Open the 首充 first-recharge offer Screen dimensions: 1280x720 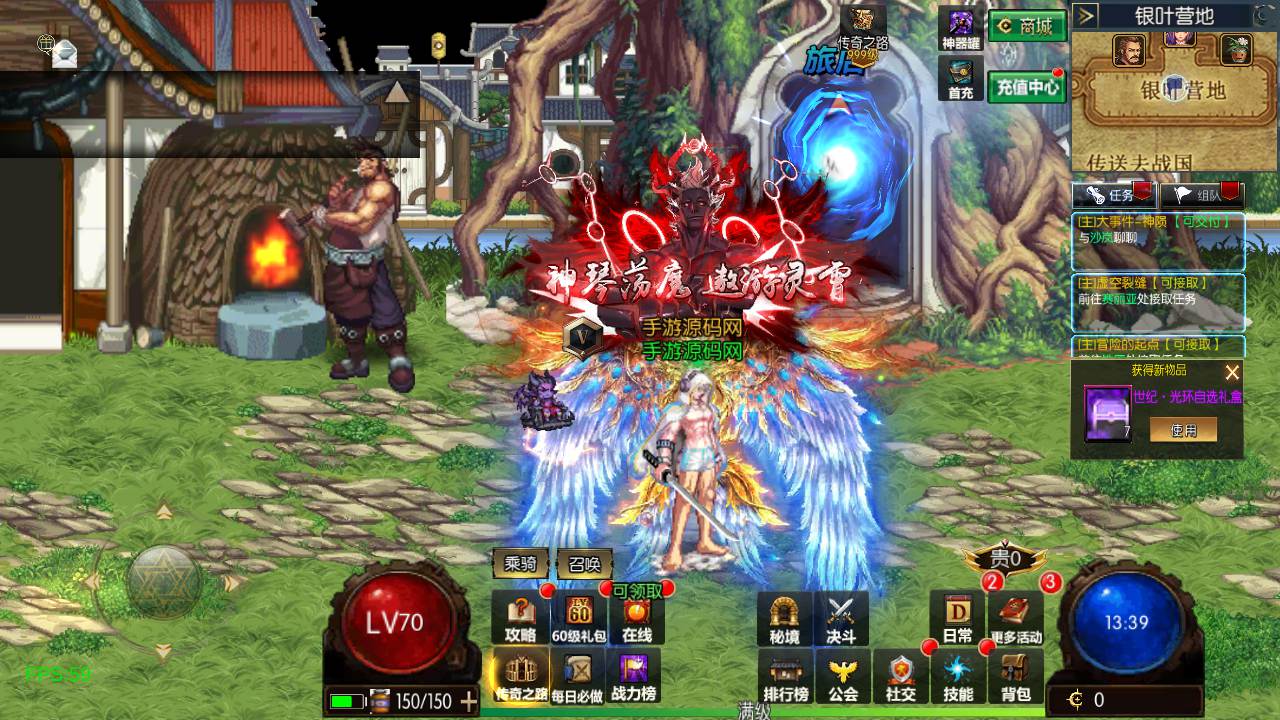961,79
